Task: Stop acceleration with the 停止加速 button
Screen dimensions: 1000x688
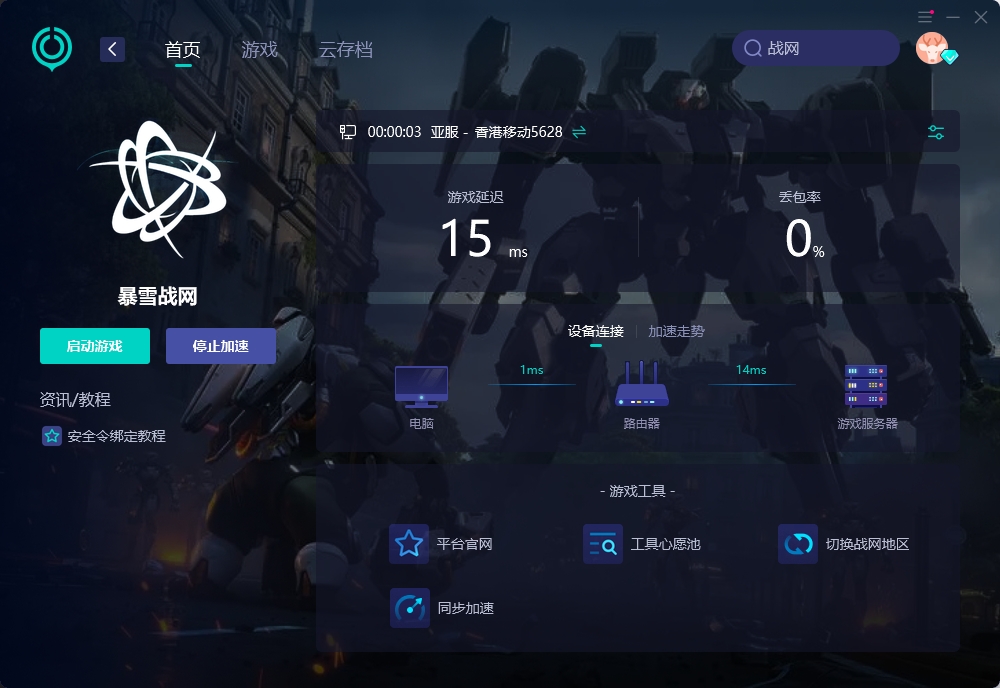Action: pyautogui.click(x=221, y=346)
